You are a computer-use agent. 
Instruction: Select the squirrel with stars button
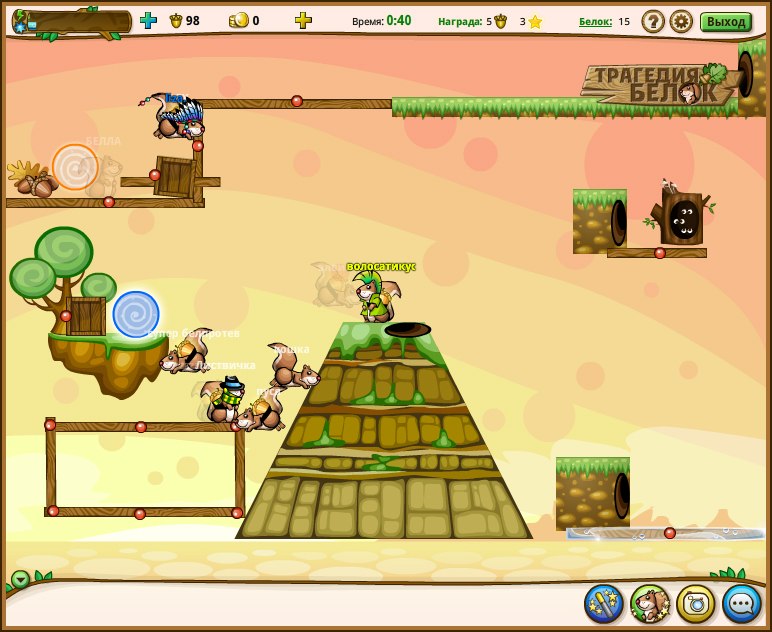[650, 603]
